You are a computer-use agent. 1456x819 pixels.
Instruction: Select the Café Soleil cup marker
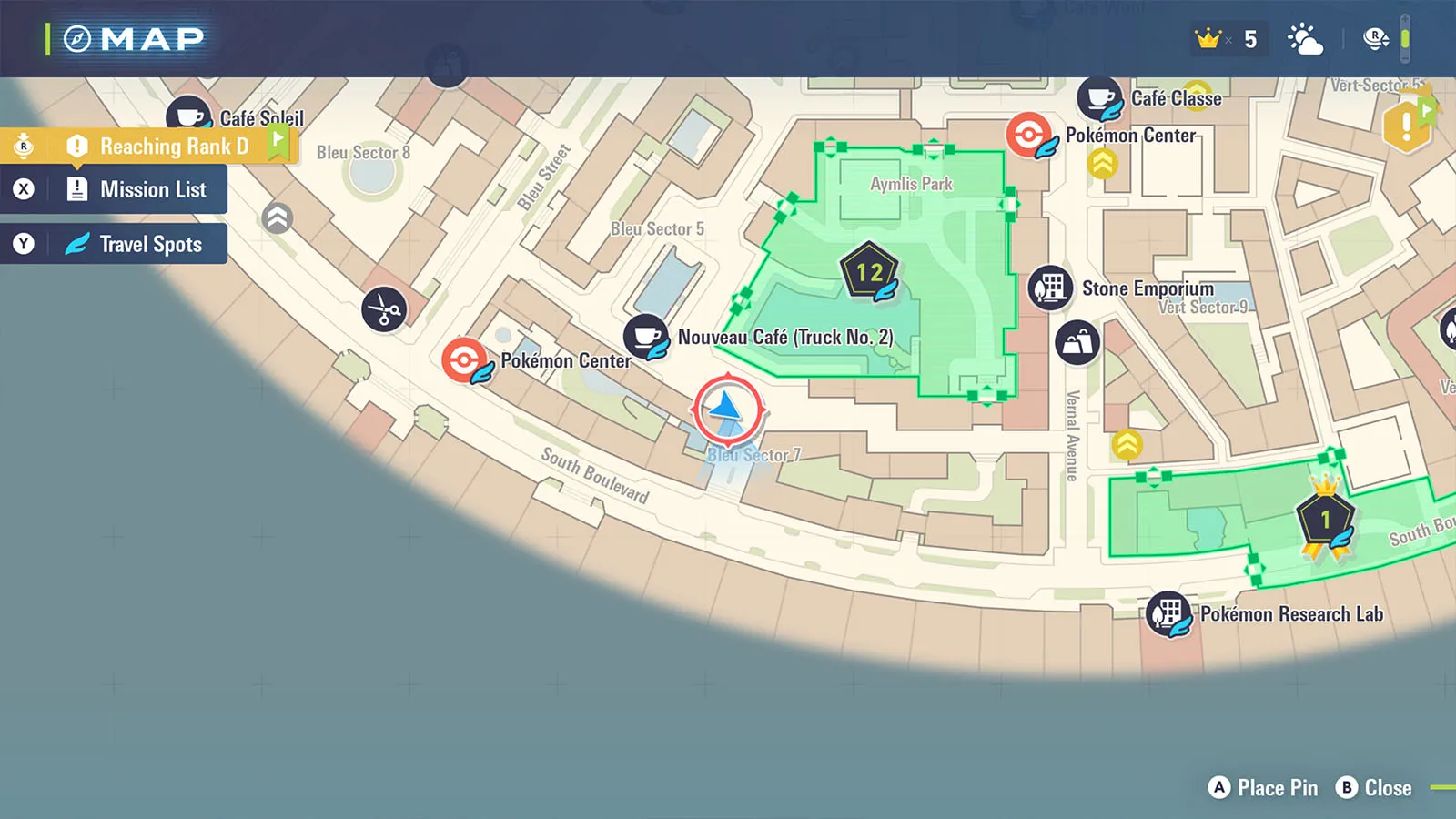188,116
